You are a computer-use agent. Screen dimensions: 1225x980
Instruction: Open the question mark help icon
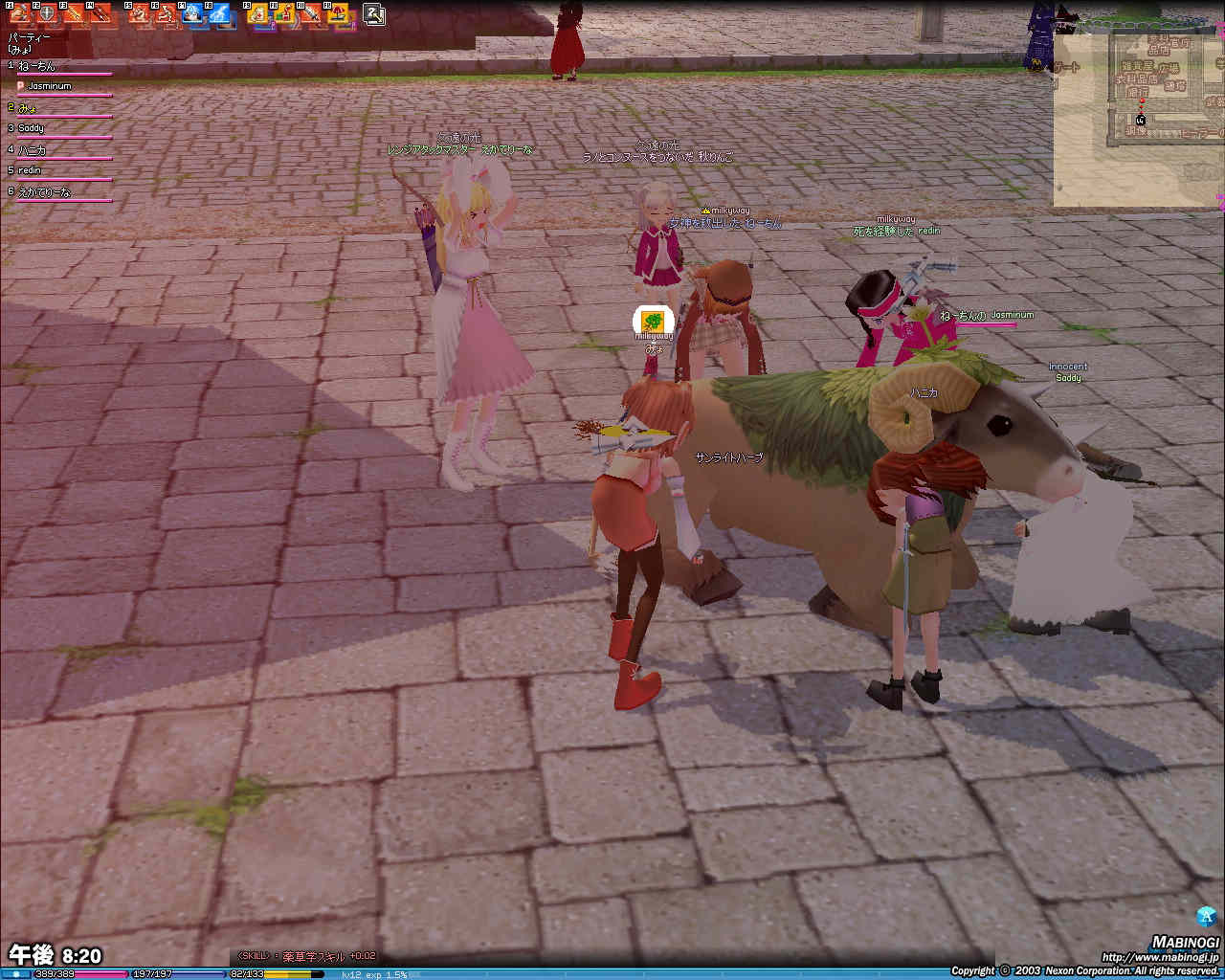tap(375, 13)
